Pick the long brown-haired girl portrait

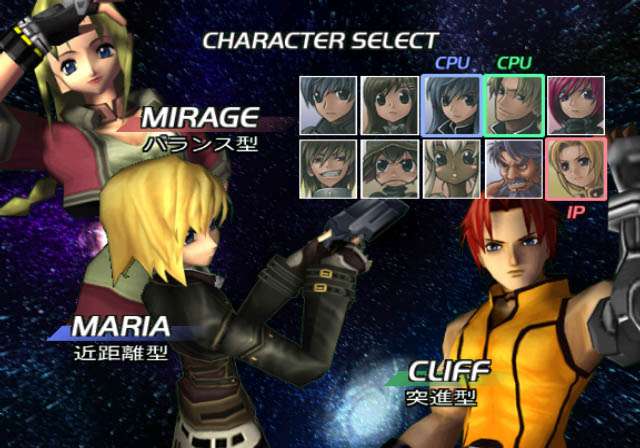pos(389,105)
